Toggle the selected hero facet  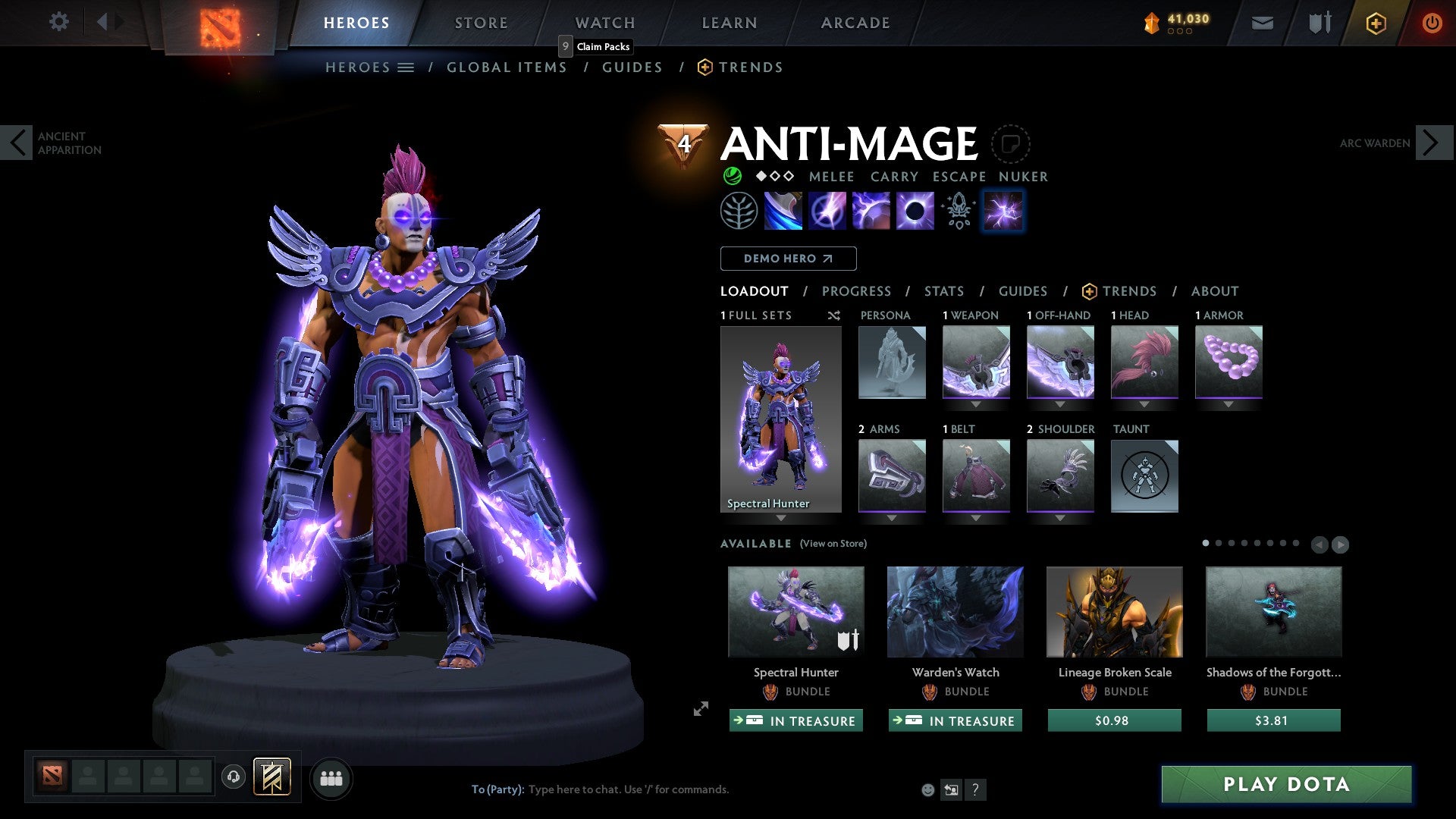click(1003, 211)
